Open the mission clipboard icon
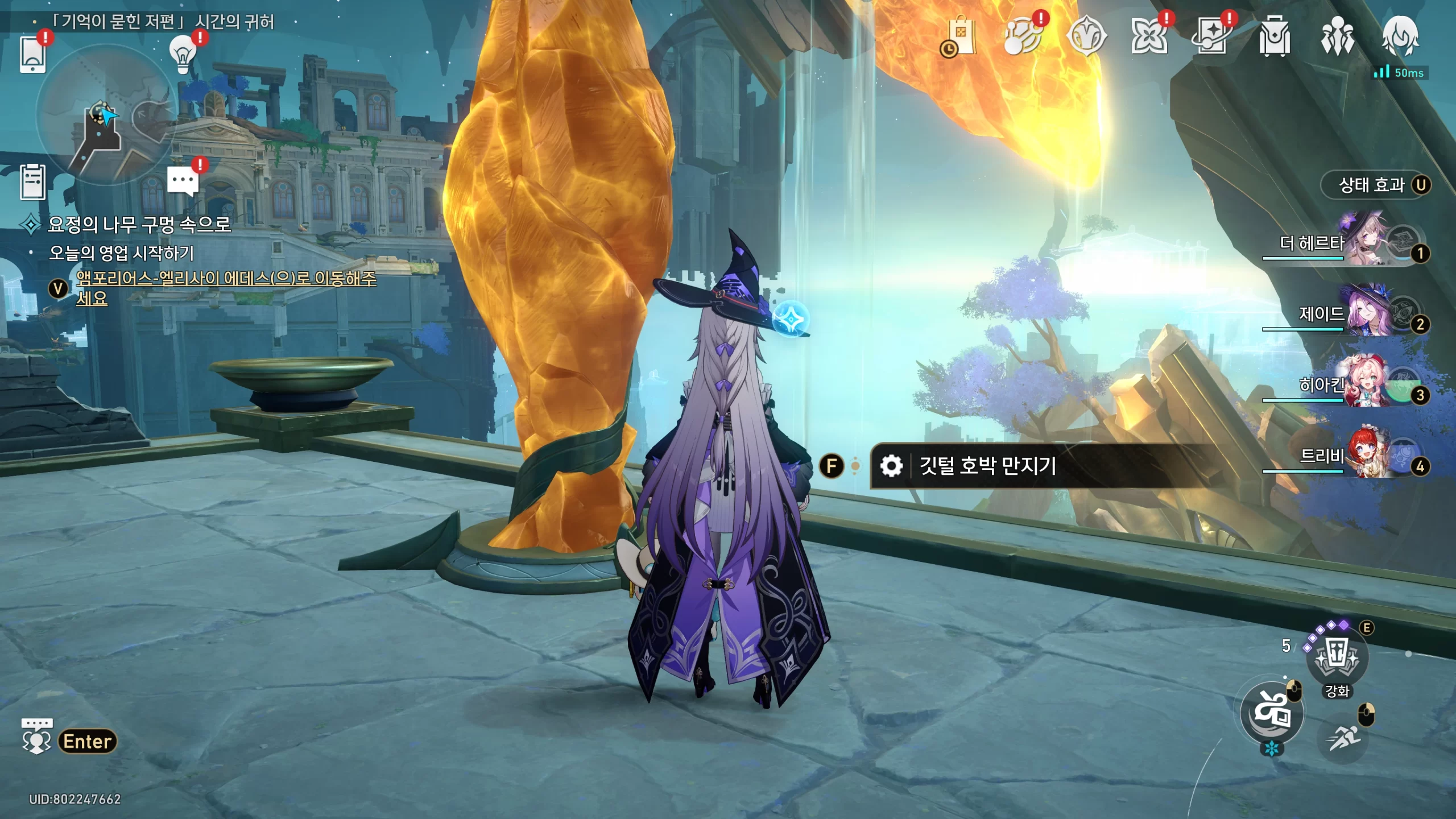The height and width of the screenshot is (819, 1456). (x=32, y=182)
